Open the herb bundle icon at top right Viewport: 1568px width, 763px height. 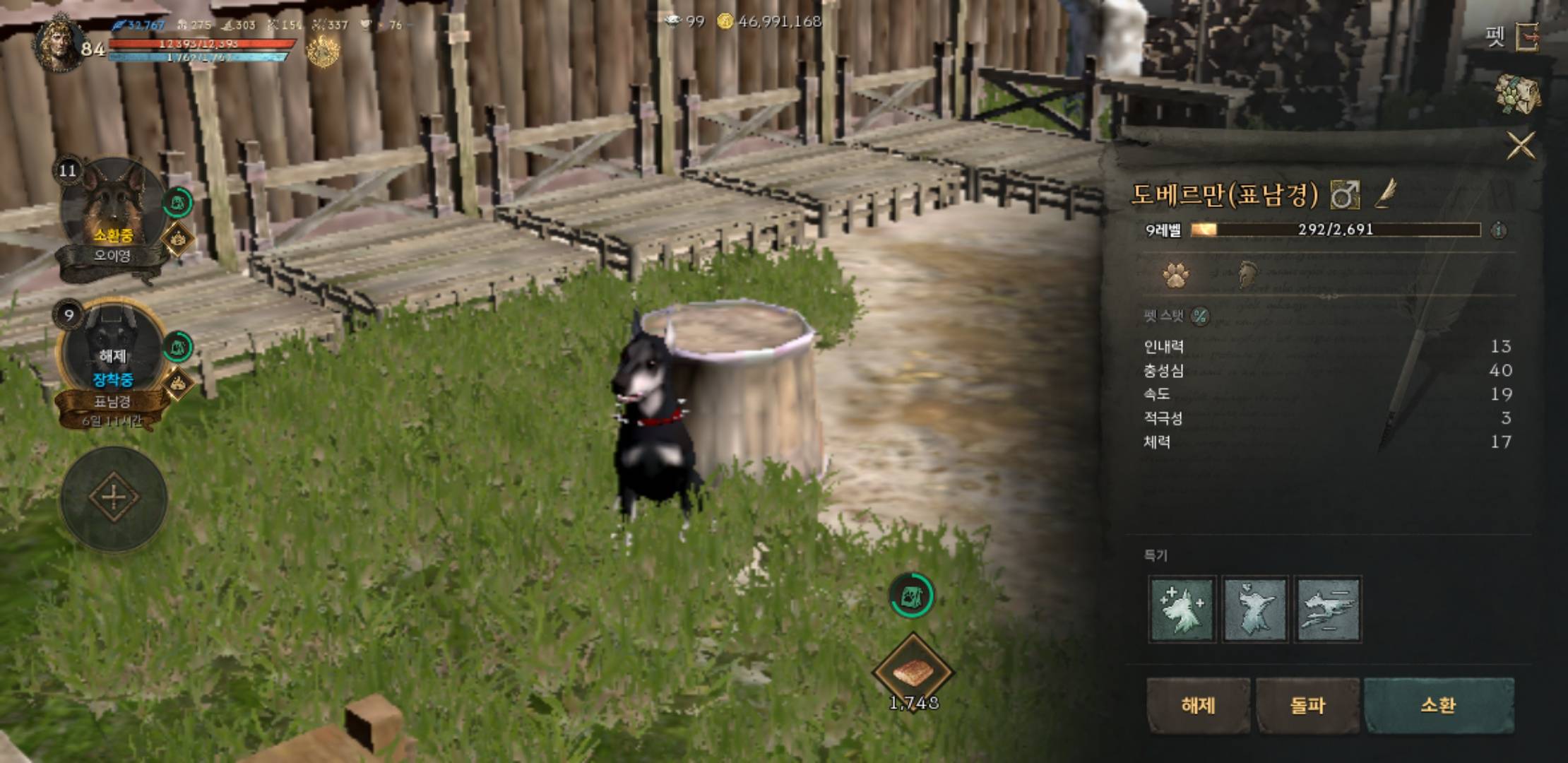[x=1517, y=93]
